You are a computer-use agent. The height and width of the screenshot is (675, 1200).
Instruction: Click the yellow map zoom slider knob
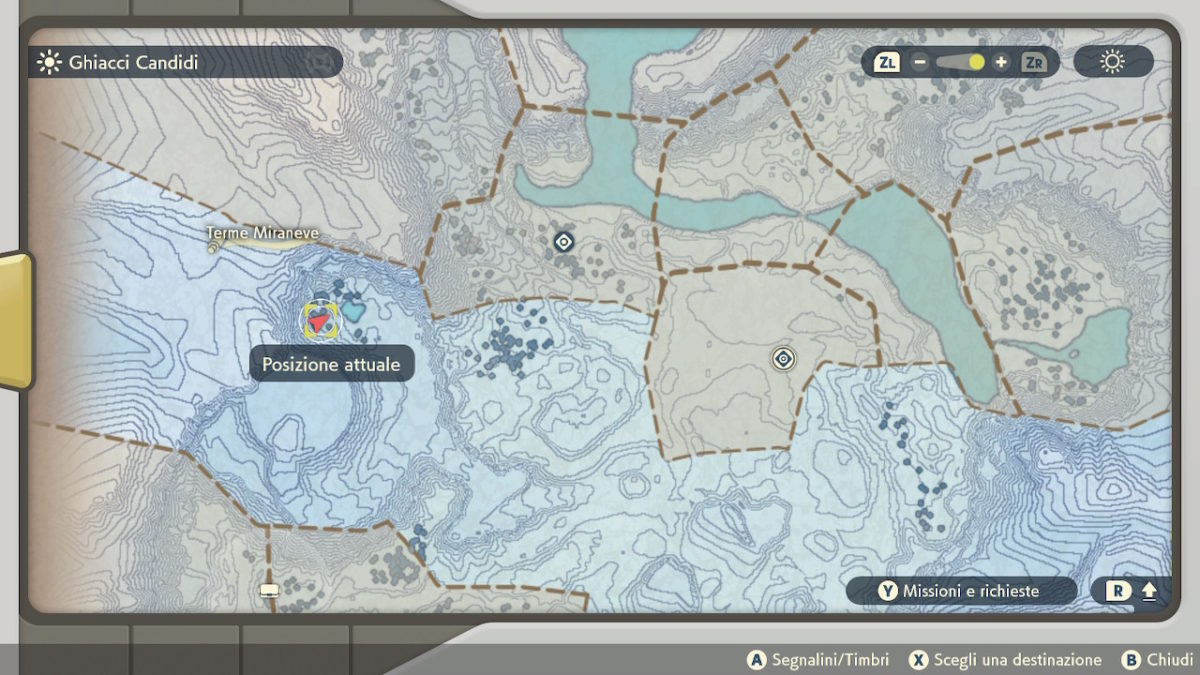976,62
